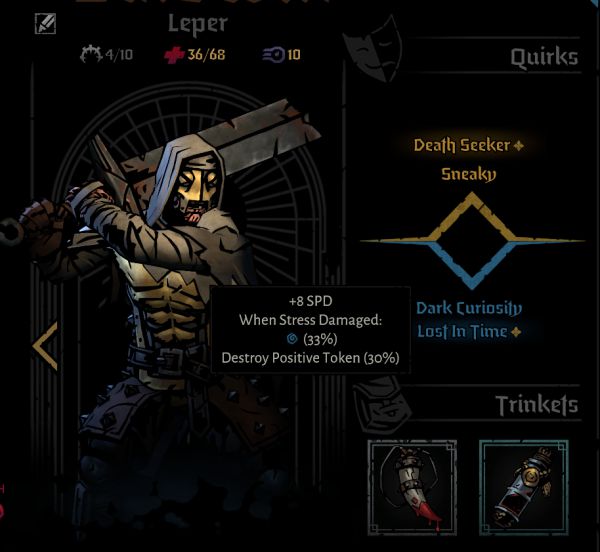600x552 pixels.
Task: Click the pencil edit icon beside the hero name
Action: [45, 22]
